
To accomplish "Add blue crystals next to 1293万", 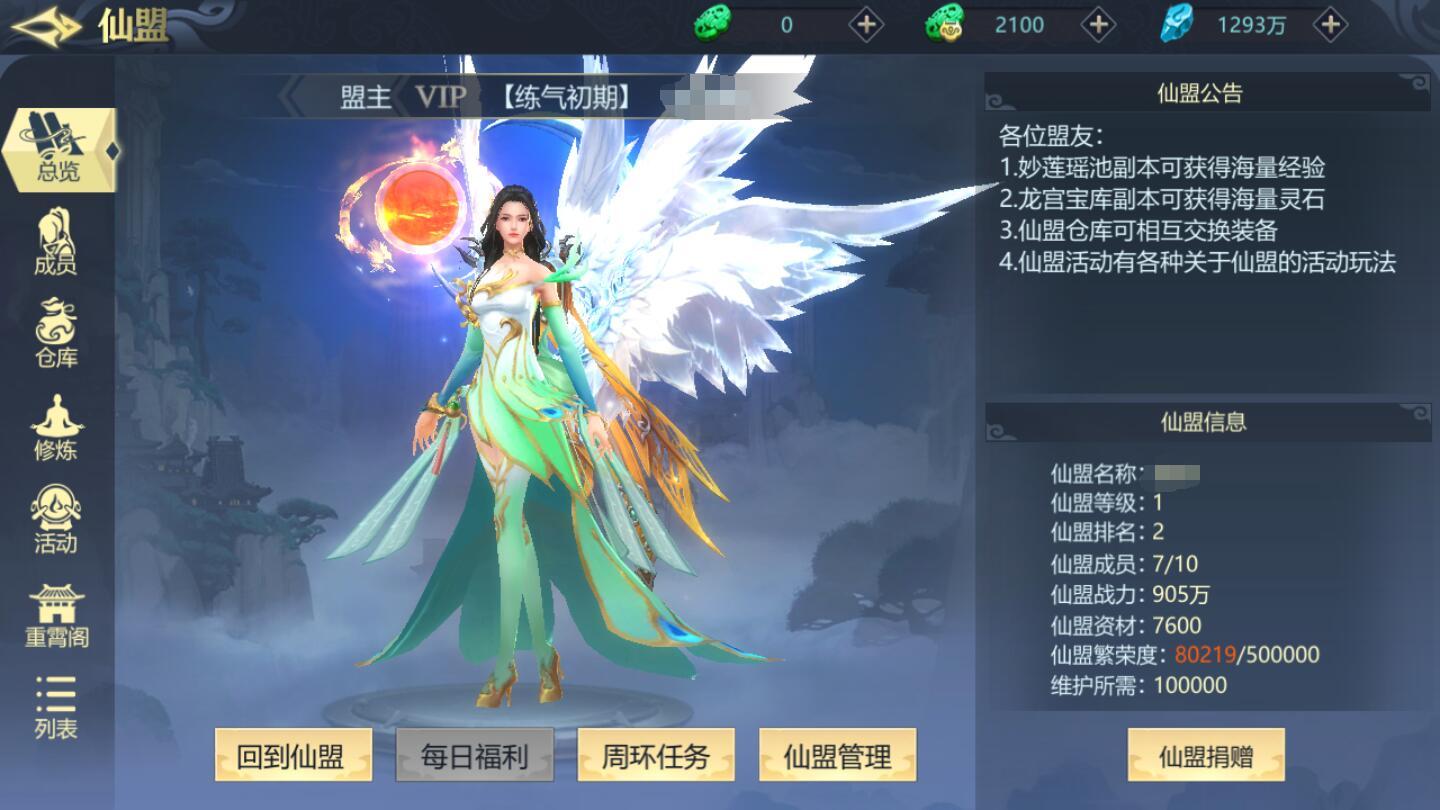I will coord(1330,25).
